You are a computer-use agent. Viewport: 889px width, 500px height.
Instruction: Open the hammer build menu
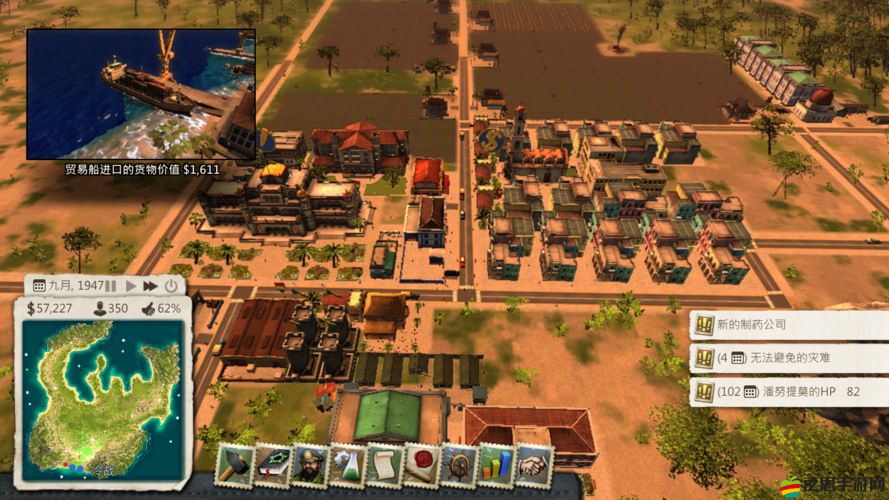tap(235, 467)
